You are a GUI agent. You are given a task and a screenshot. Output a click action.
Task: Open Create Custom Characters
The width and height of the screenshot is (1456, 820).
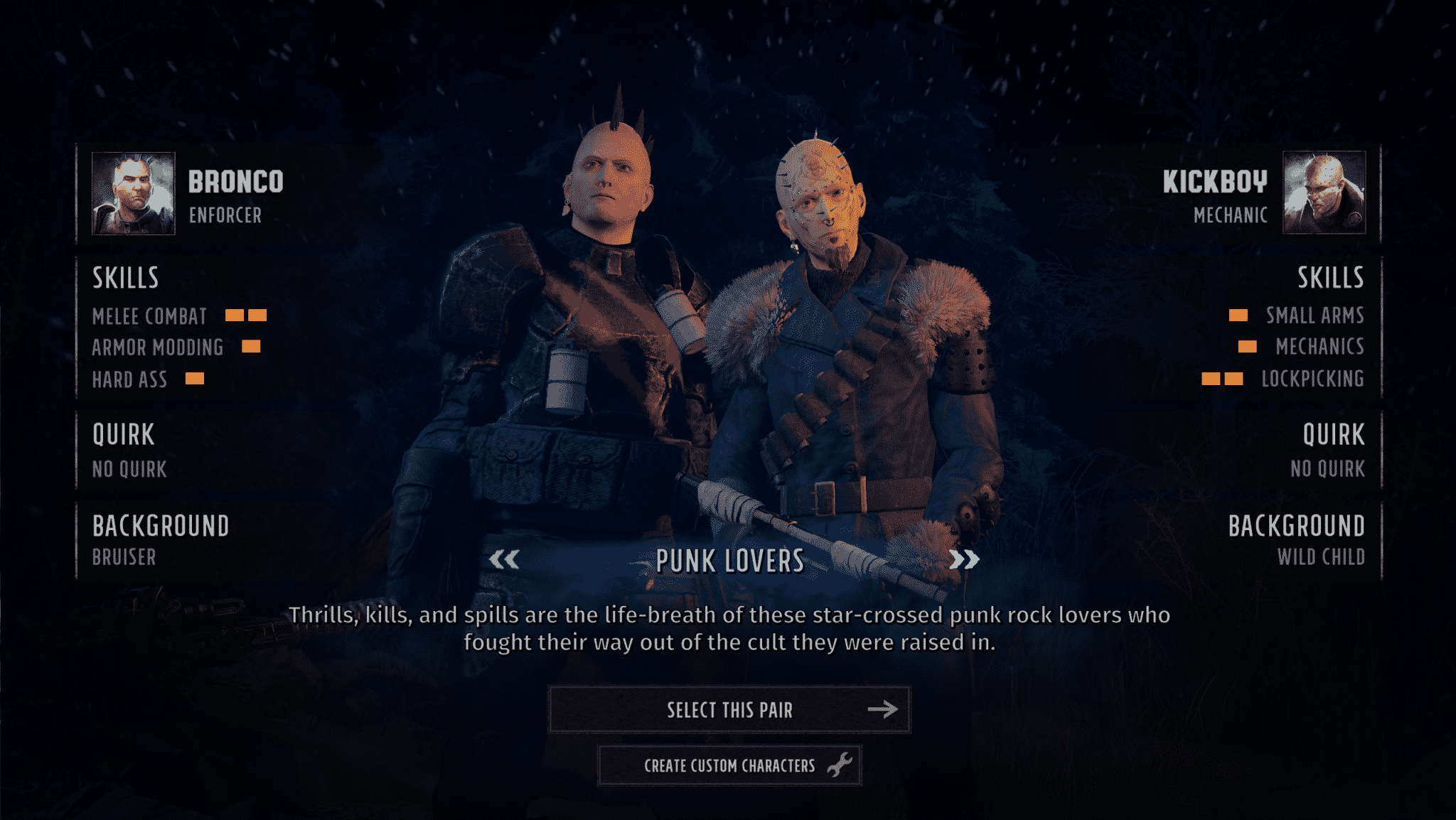[729, 765]
